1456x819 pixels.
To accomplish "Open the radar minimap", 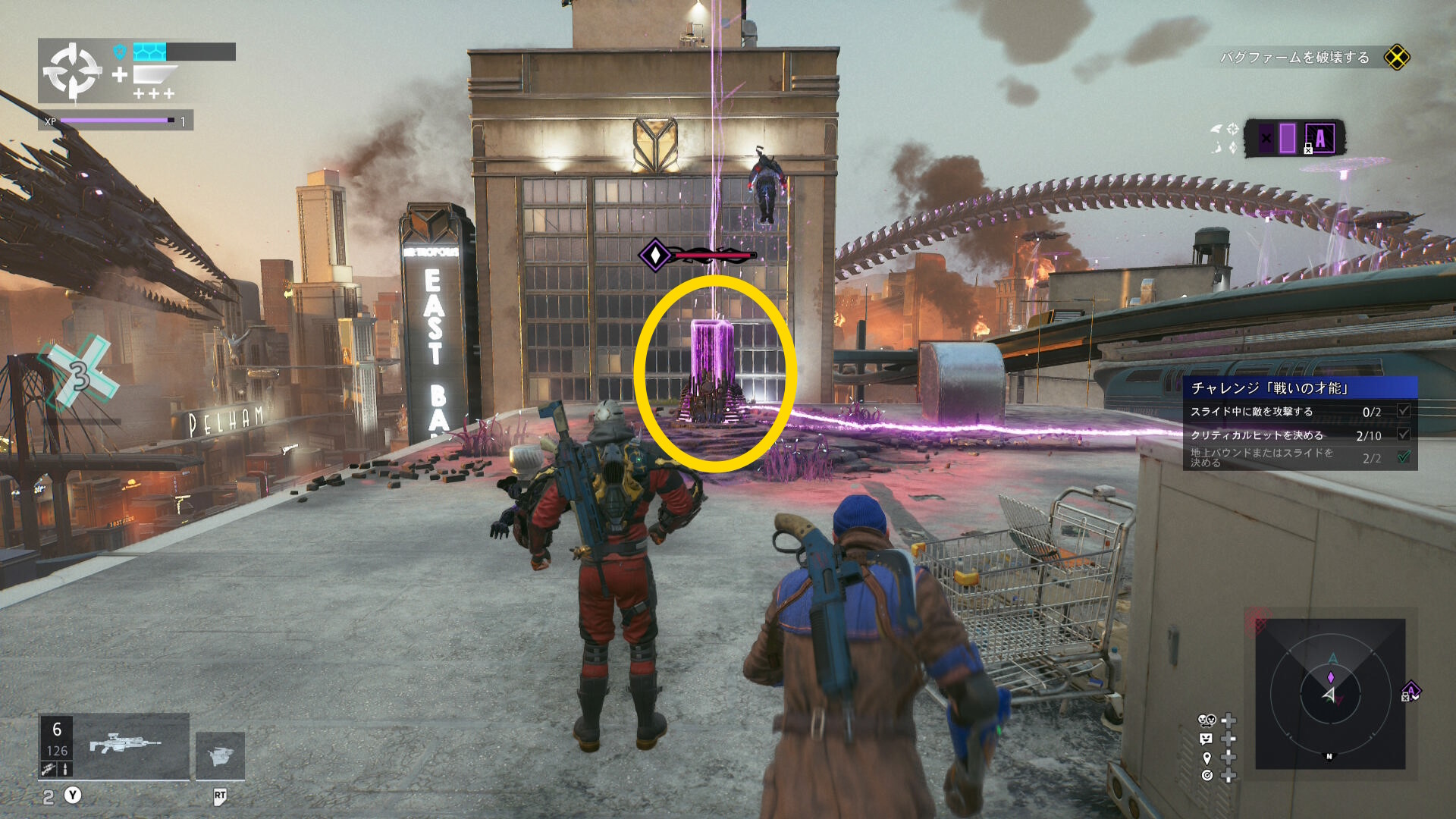I will click(1330, 693).
